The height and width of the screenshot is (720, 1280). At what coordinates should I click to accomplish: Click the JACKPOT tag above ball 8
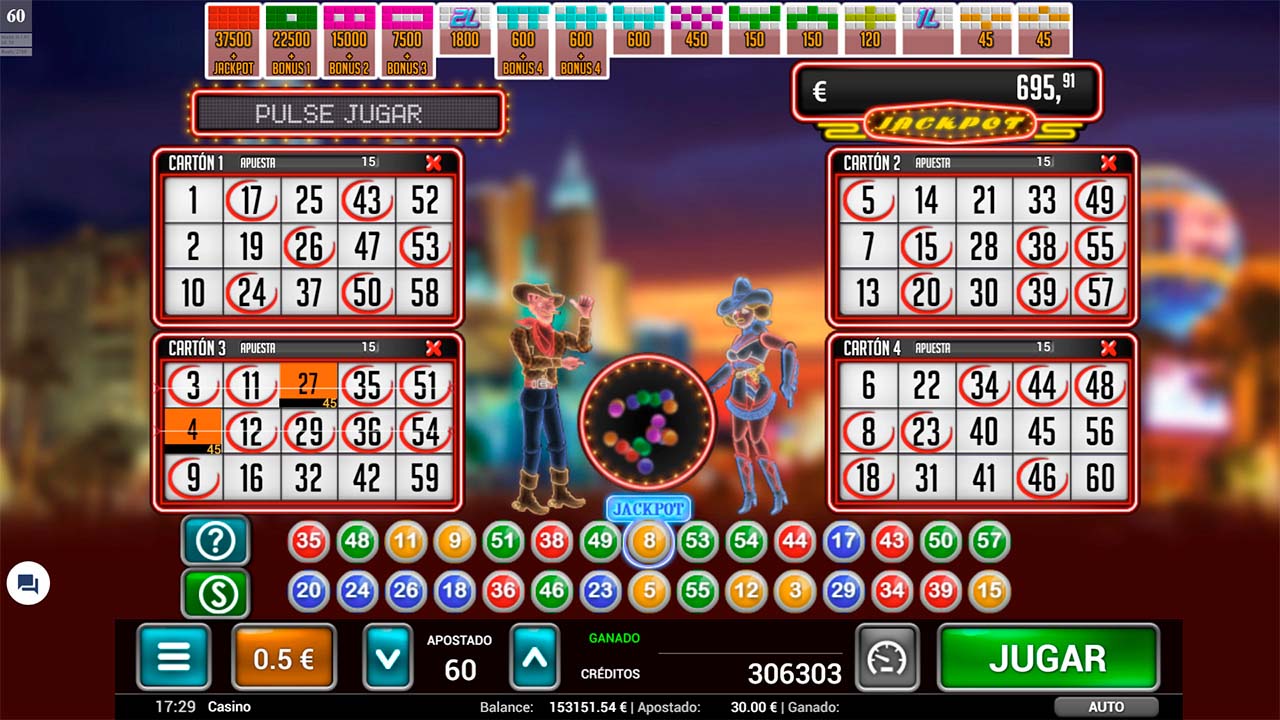(x=649, y=509)
